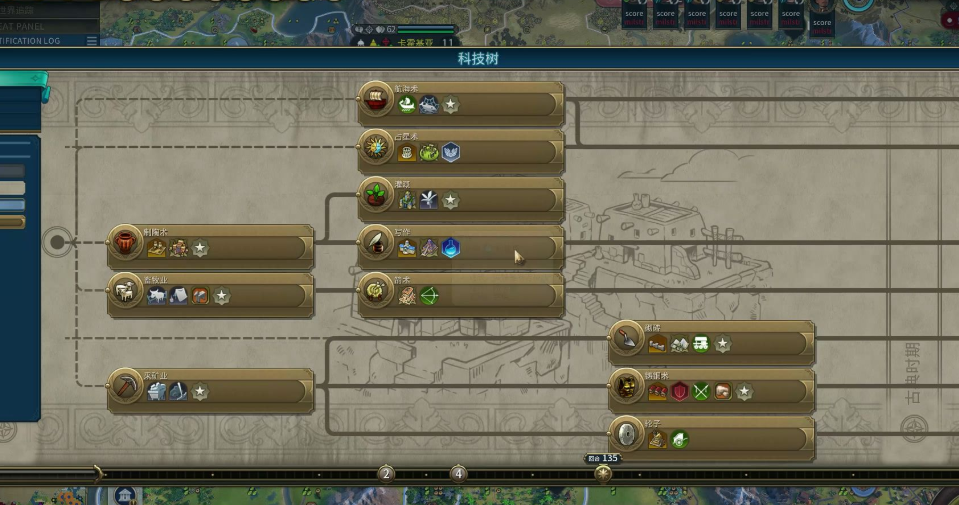Select The Wheel technology with stone wheel
Viewport: 959px width, 505px height.
tap(626, 434)
